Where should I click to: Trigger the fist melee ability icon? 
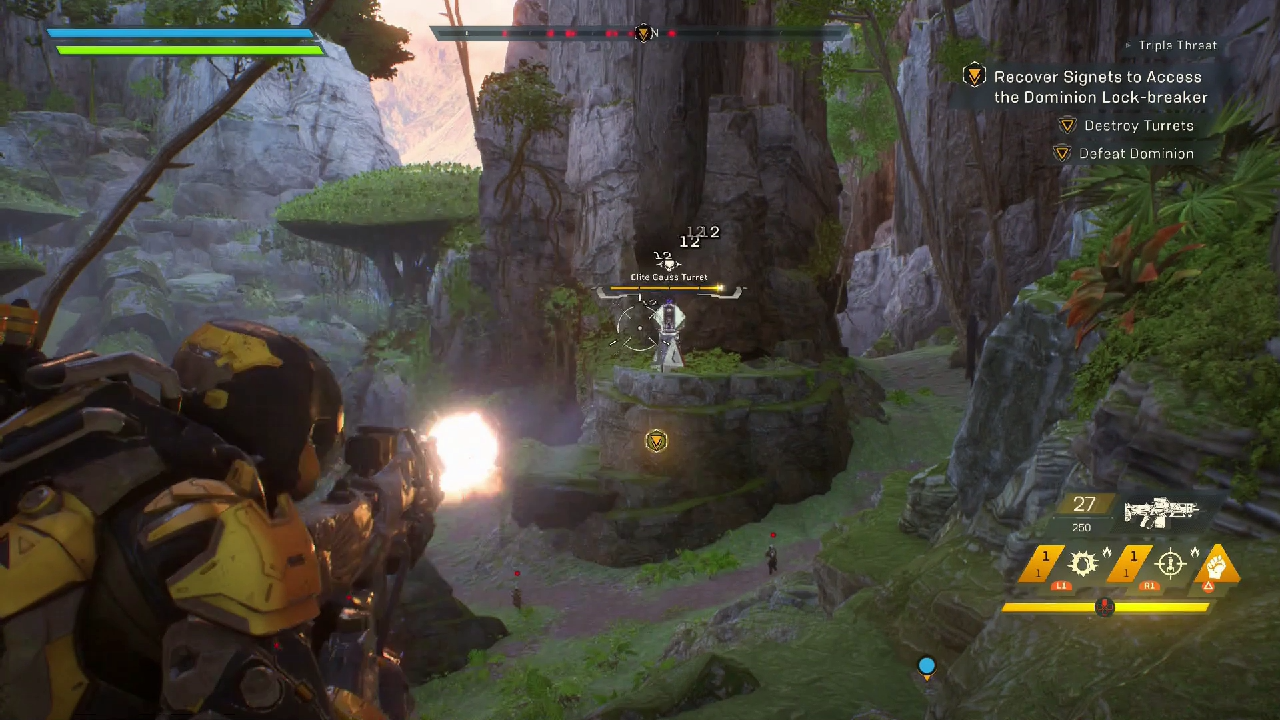pos(1217,564)
